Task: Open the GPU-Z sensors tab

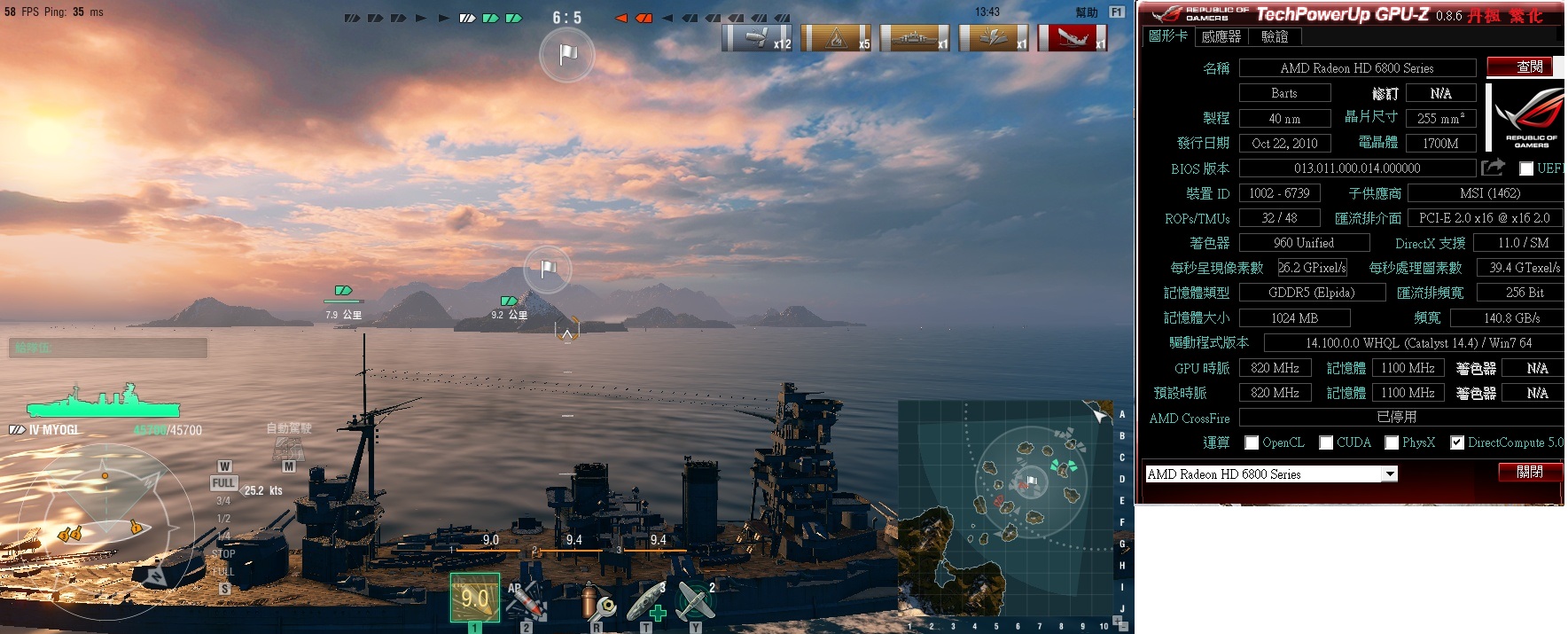Action: tap(1221, 36)
